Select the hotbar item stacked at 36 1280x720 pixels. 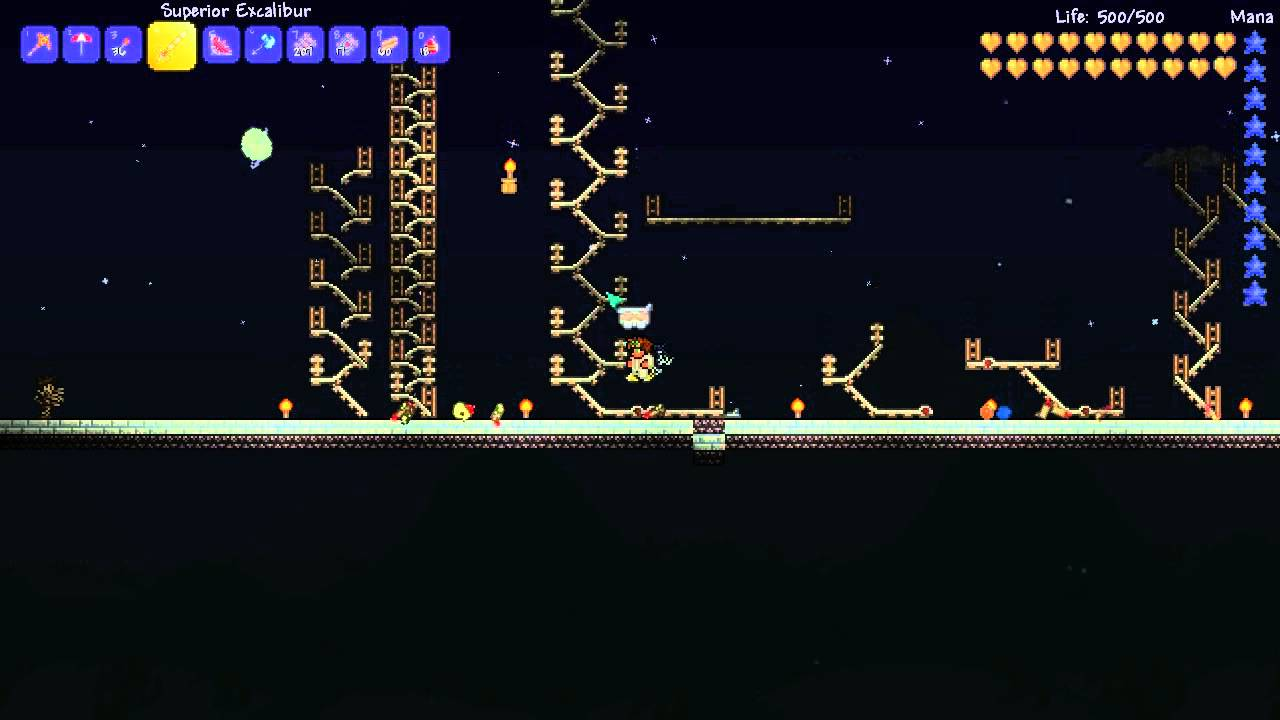click(x=123, y=45)
